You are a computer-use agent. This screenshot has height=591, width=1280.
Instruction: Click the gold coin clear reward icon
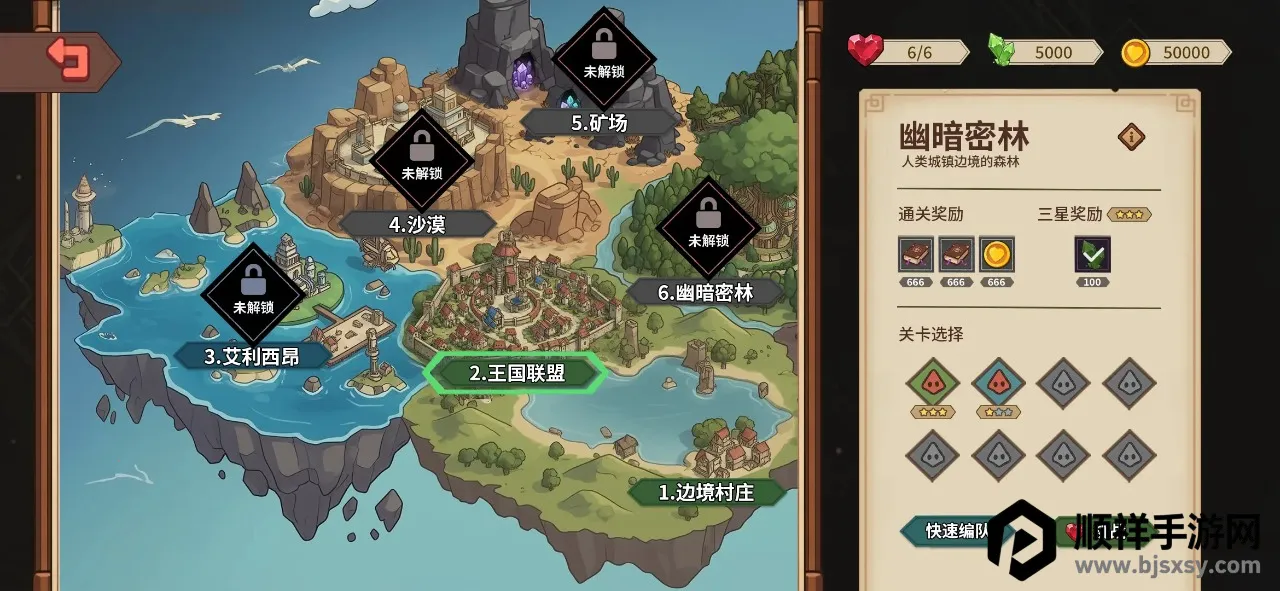(x=996, y=254)
